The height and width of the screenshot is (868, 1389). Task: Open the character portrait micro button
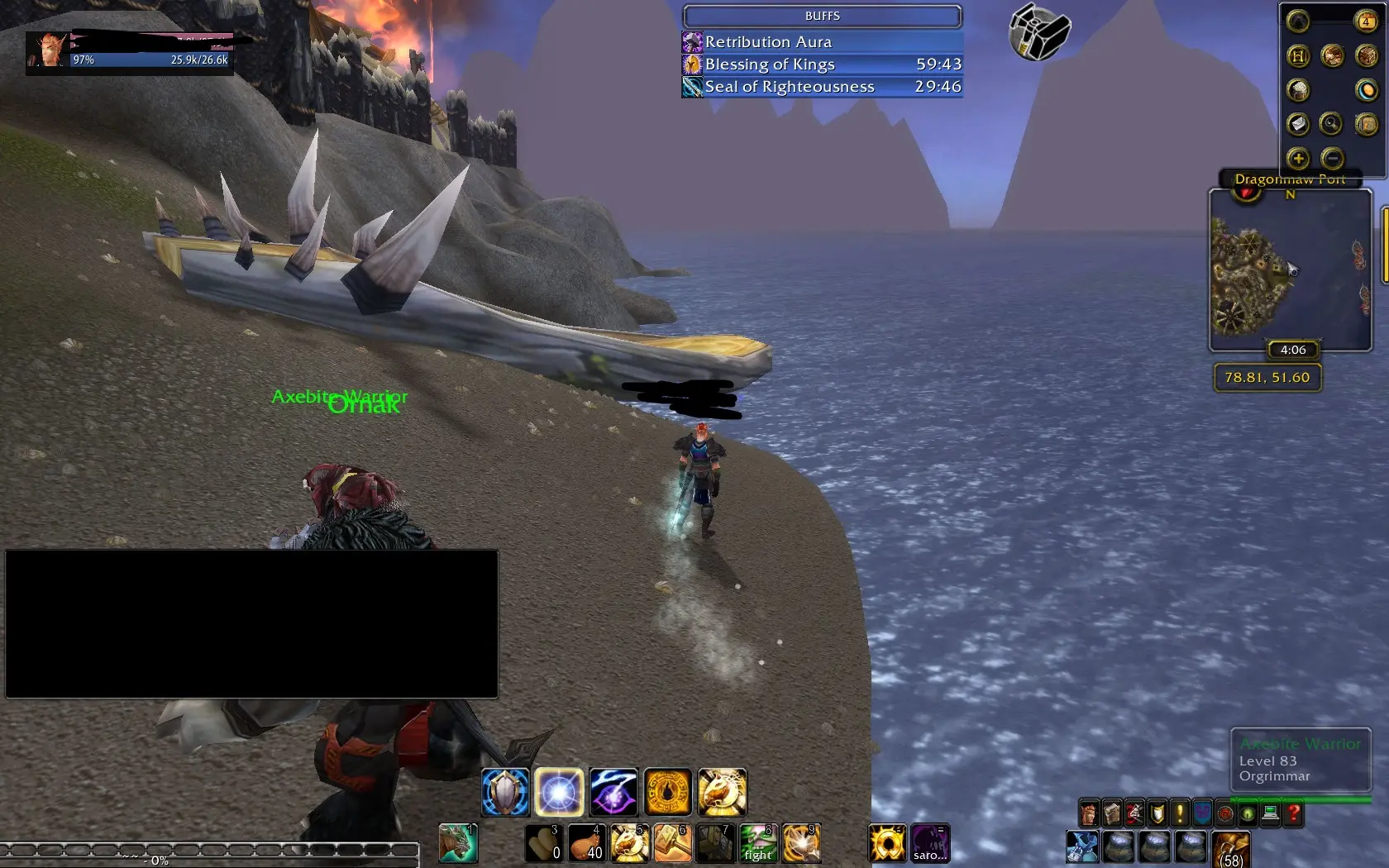pos(1090,814)
